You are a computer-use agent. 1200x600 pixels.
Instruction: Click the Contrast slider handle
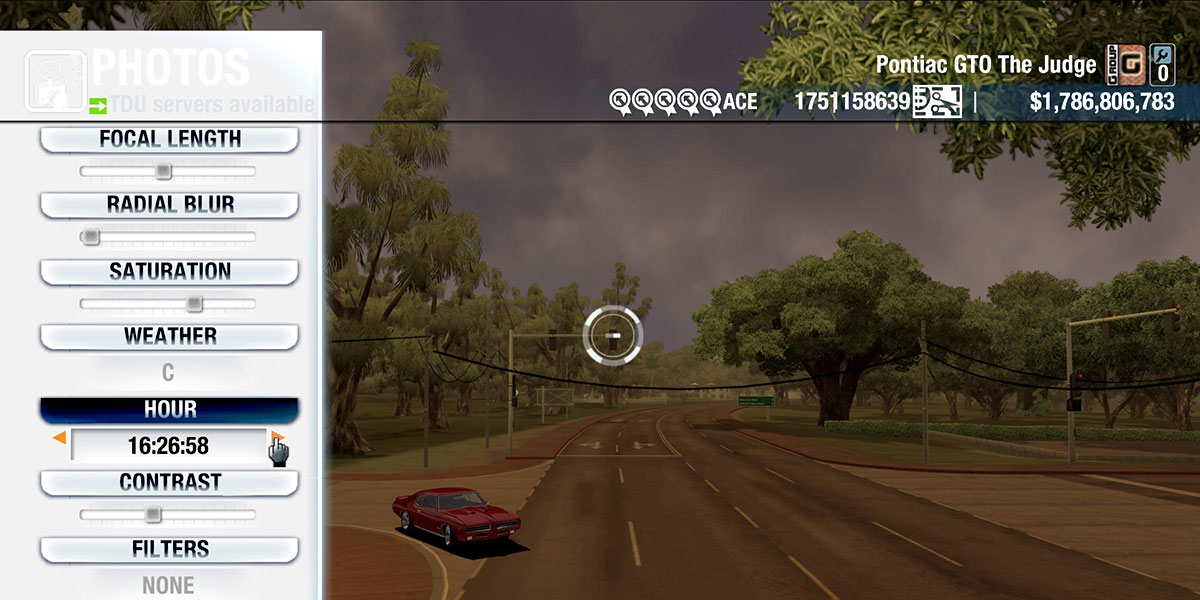[x=152, y=514]
